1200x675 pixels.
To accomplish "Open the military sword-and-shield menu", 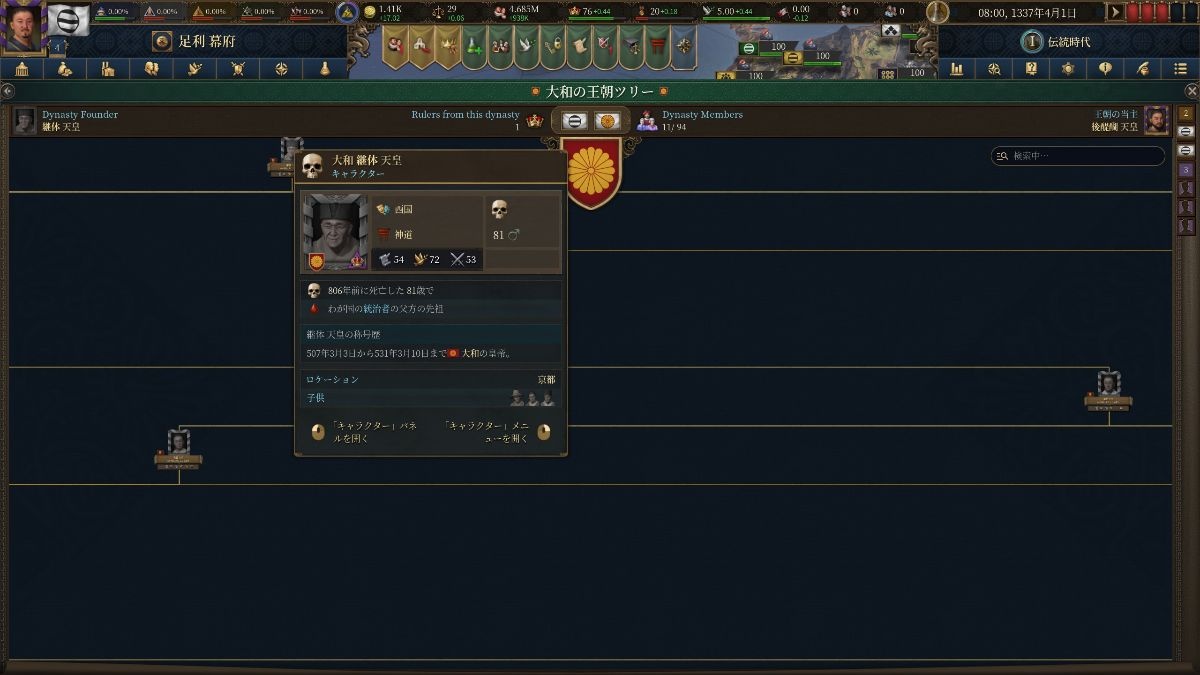I will 238,69.
